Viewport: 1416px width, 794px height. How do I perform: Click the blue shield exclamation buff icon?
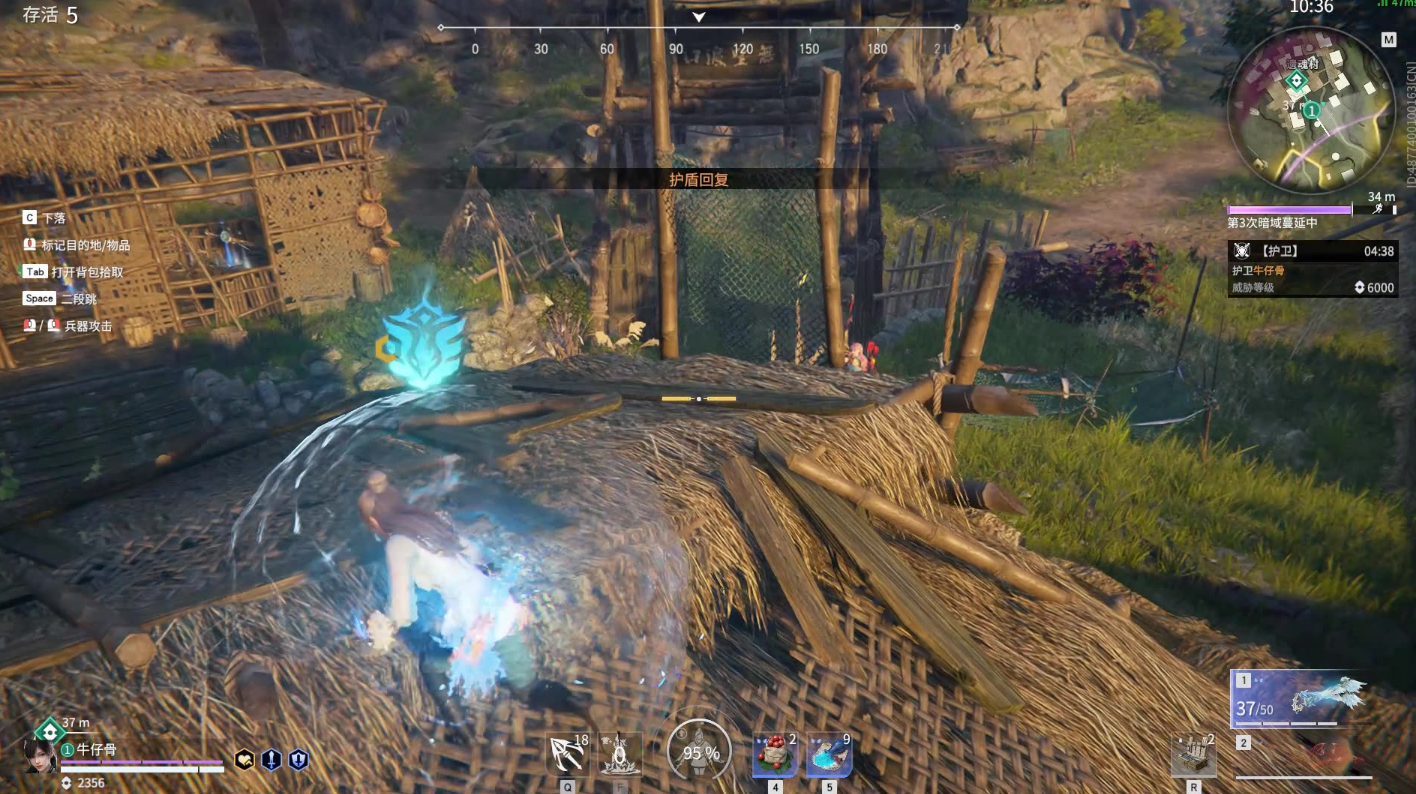[298, 760]
